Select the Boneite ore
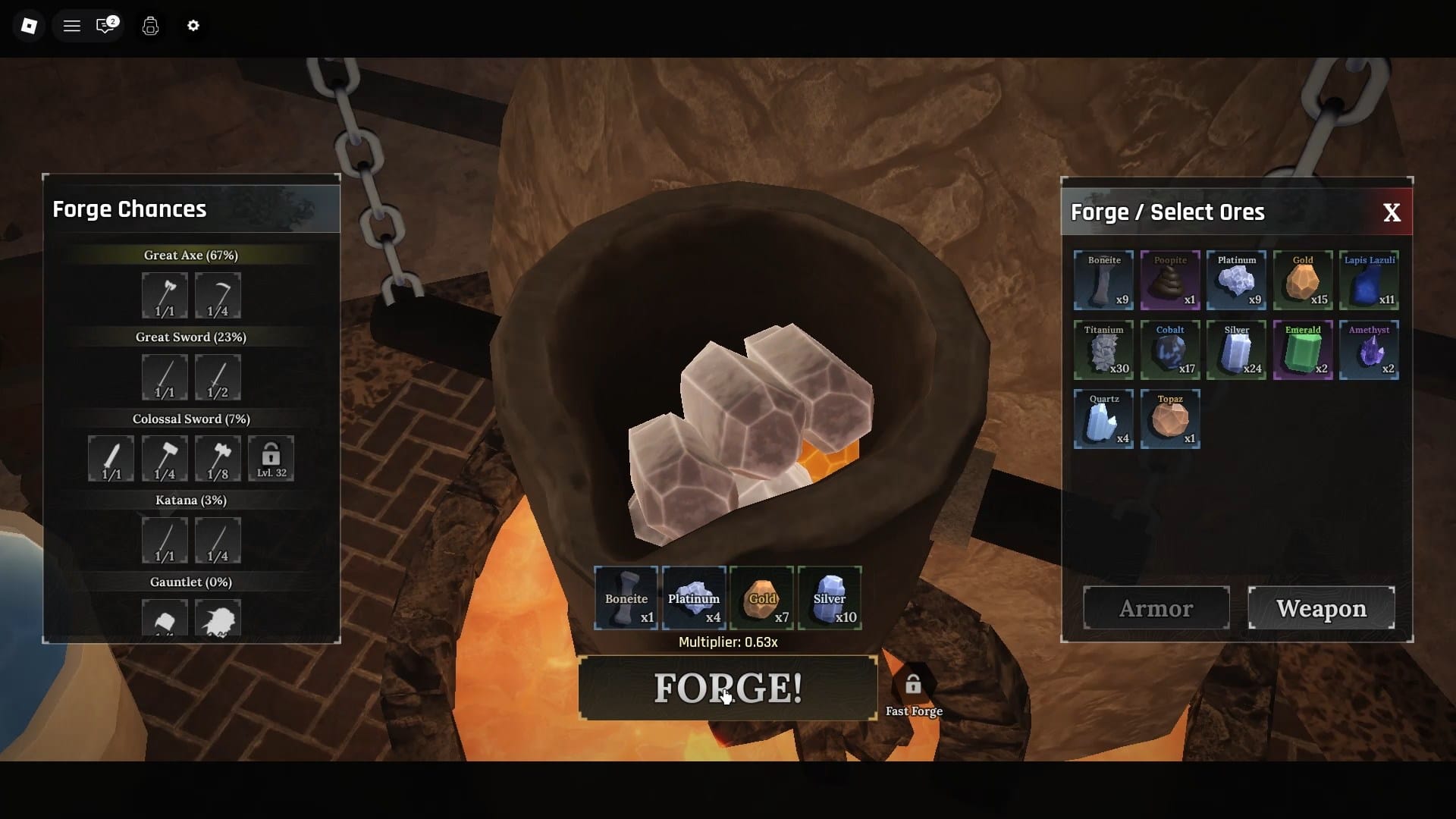Viewport: 1456px width, 819px height. (x=1103, y=281)
